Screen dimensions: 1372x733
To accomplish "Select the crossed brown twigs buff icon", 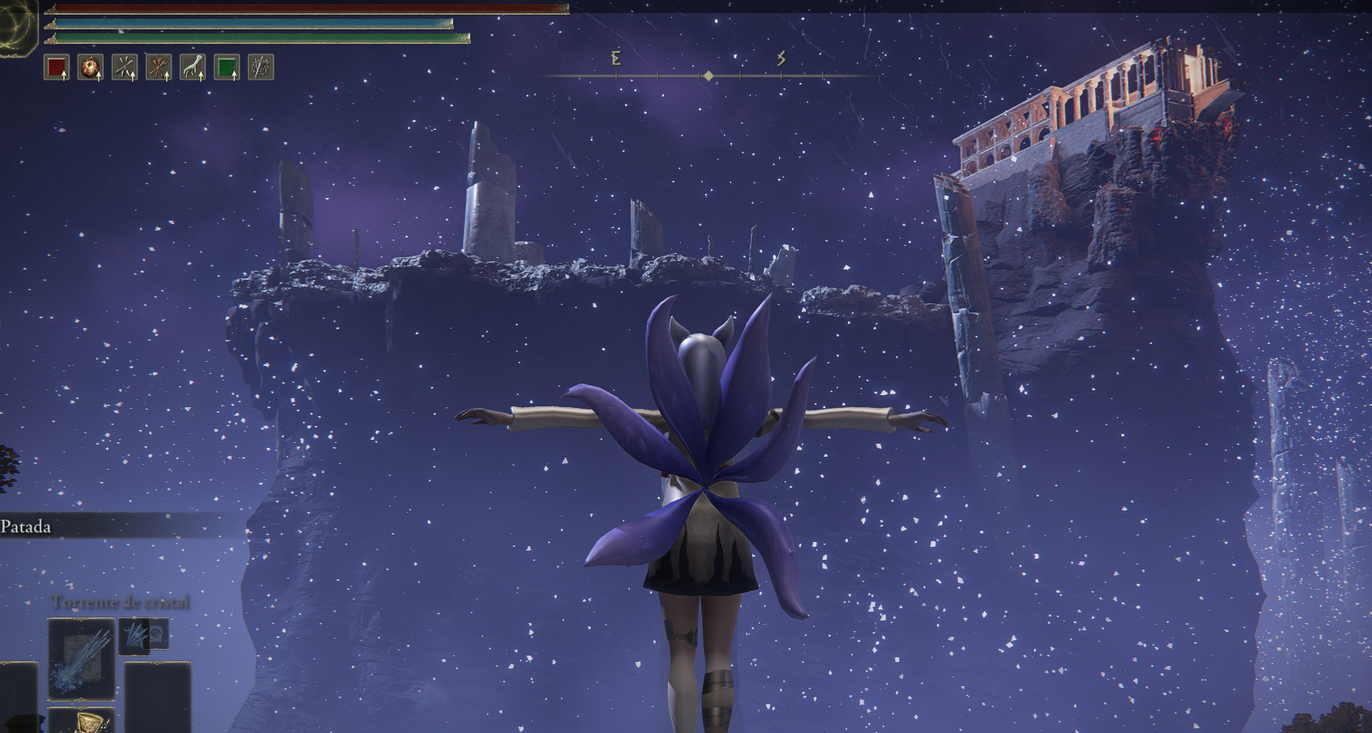I will coord(158,67).
